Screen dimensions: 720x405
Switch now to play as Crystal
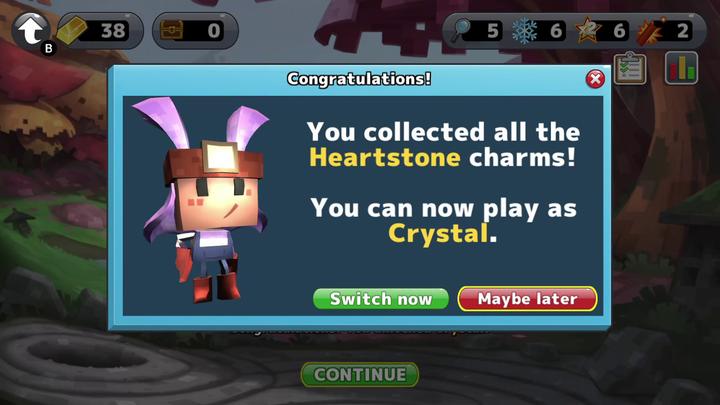click(x=381, y=299)
